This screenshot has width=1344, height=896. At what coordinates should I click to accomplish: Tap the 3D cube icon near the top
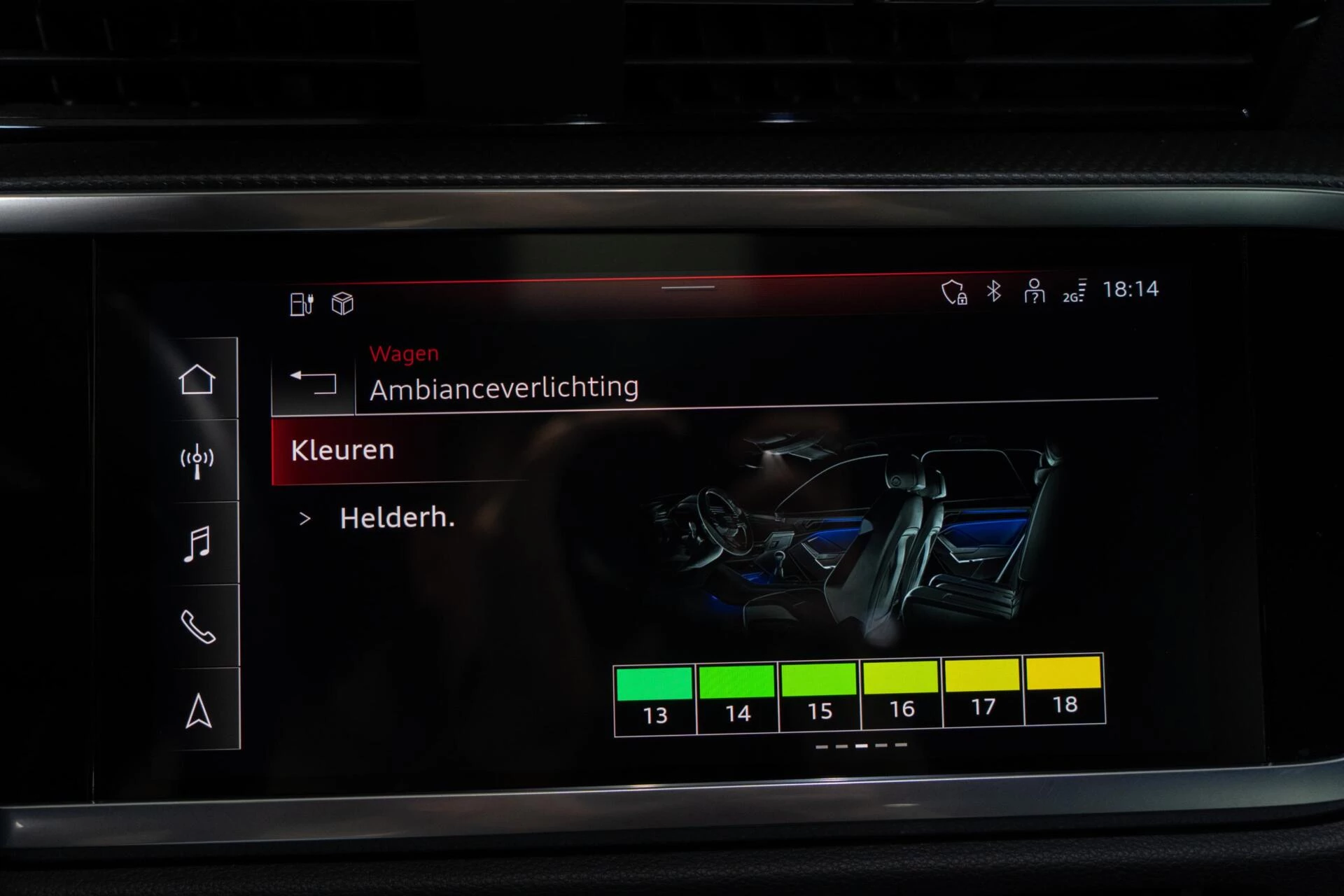pos(341,303)
